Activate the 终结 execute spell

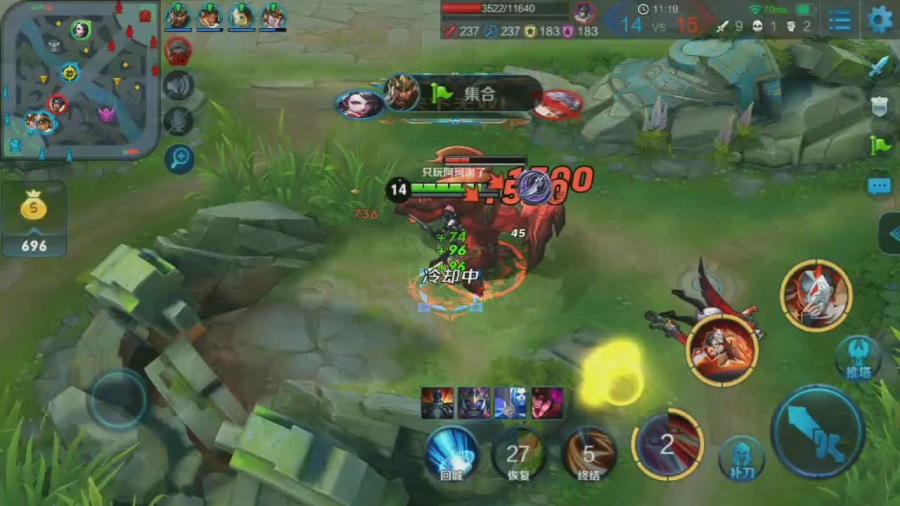(x=588, y=454)
